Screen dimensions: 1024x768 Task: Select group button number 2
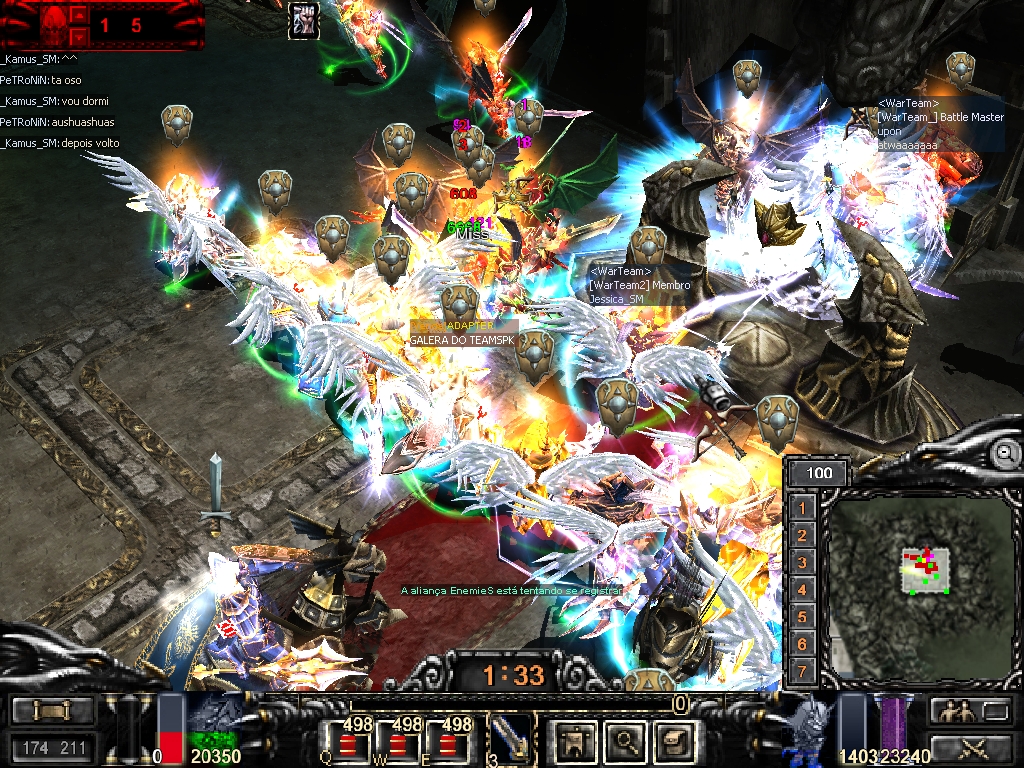click(x=801, y=536)
